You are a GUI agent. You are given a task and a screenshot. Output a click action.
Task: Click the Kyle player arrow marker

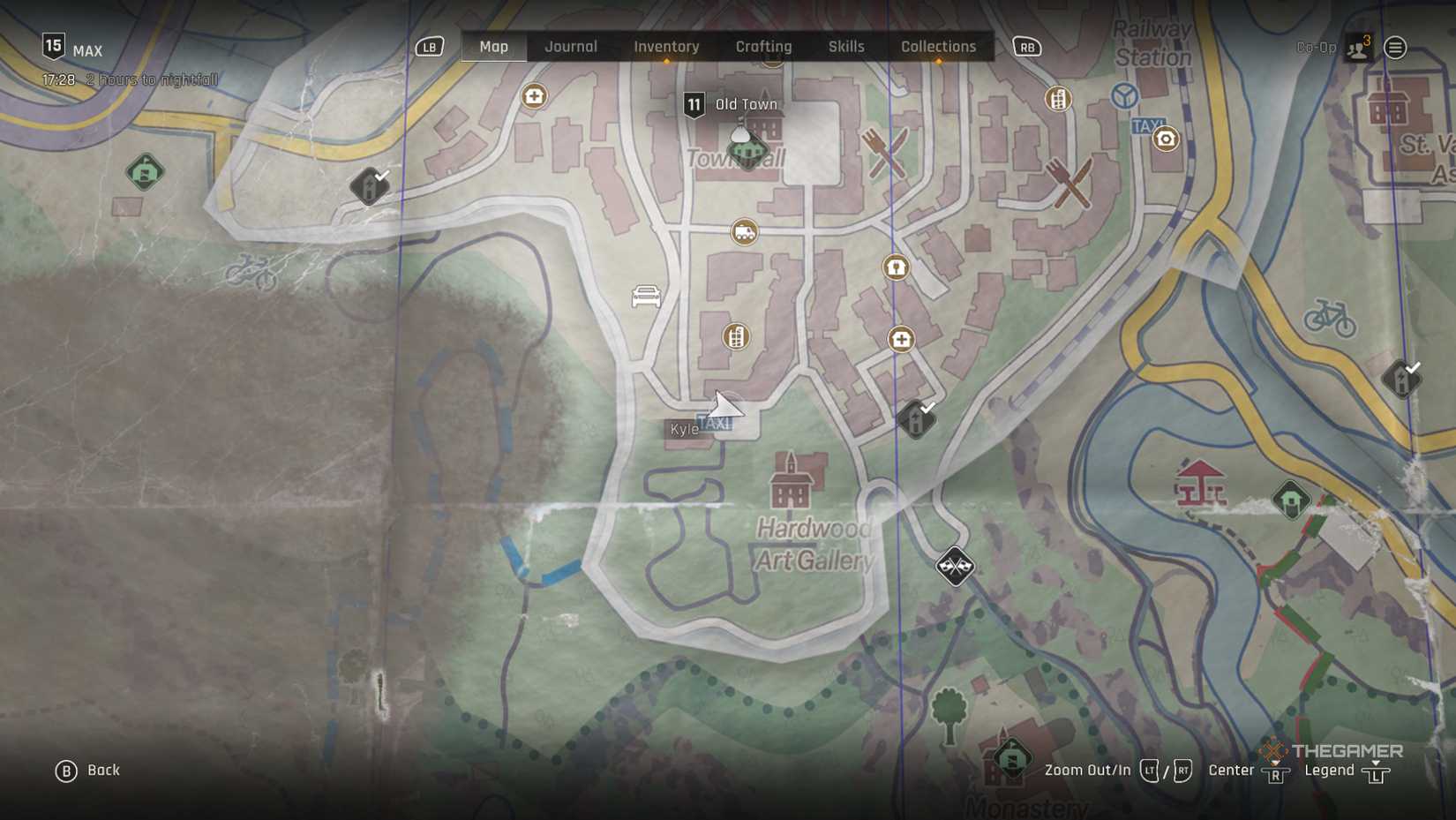[x=724, y=408]
